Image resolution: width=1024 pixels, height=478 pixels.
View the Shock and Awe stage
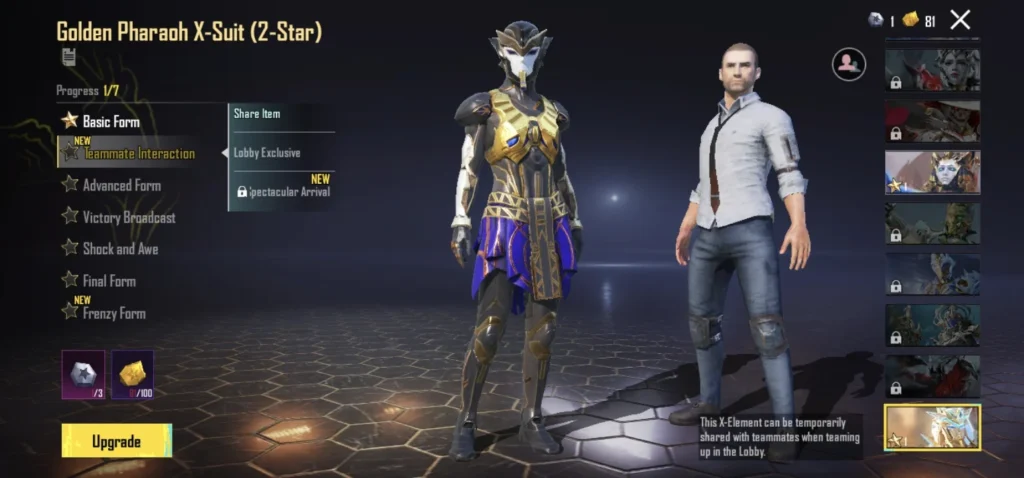(120, 249)
